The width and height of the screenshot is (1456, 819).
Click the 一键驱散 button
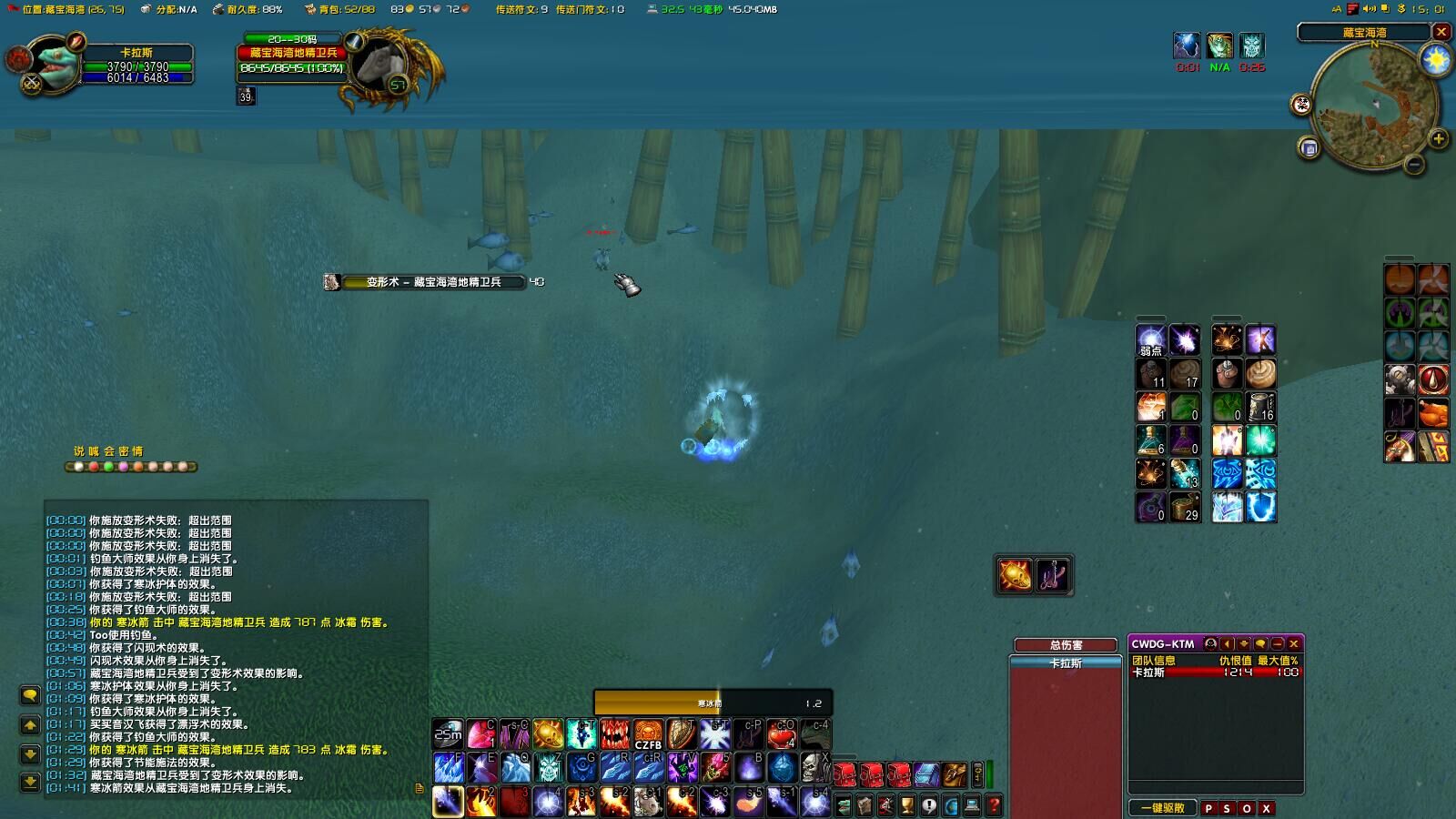click(x=1163, y=808)
